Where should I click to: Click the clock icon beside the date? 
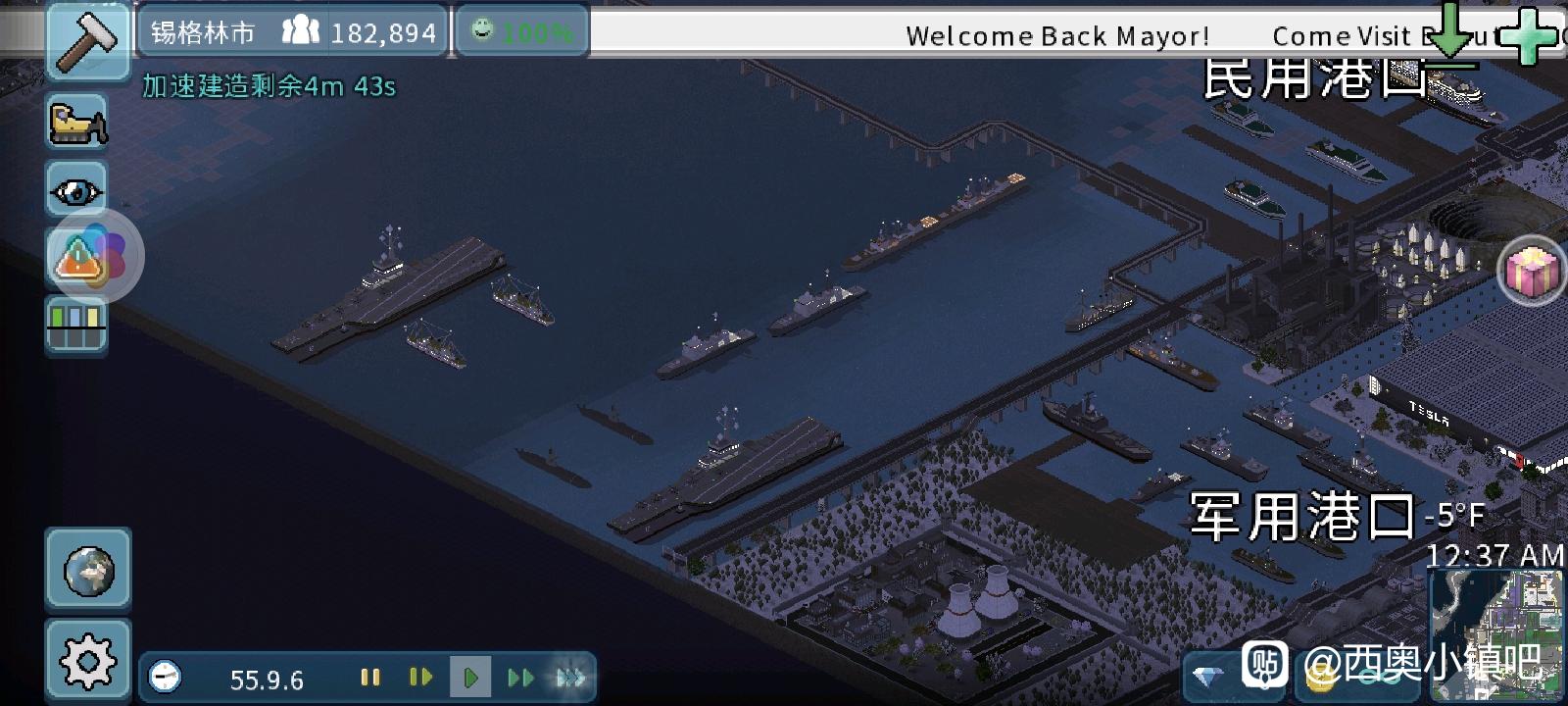(x=165, y=678)
